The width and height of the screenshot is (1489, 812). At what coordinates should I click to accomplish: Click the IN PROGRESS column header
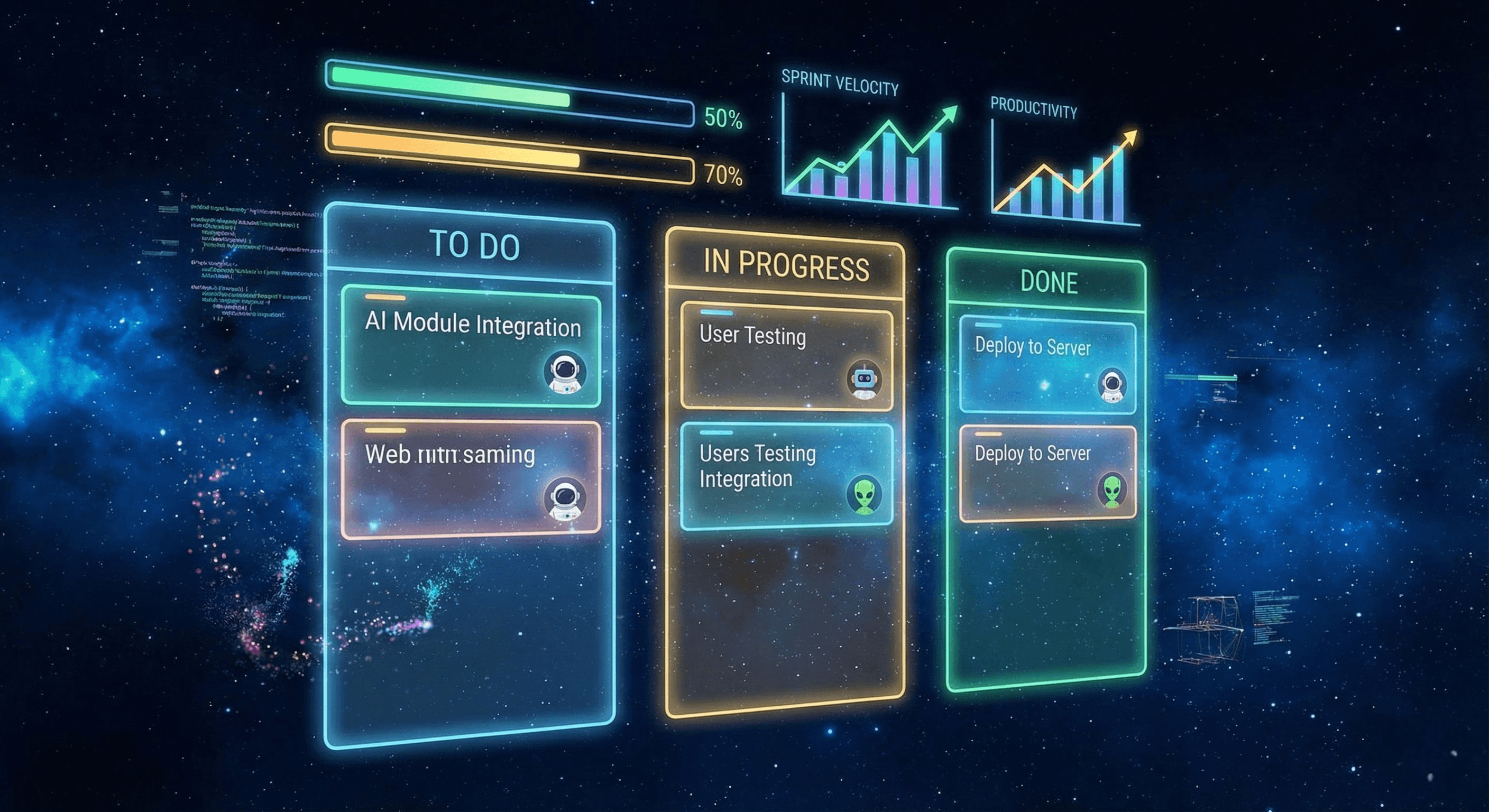786,265
